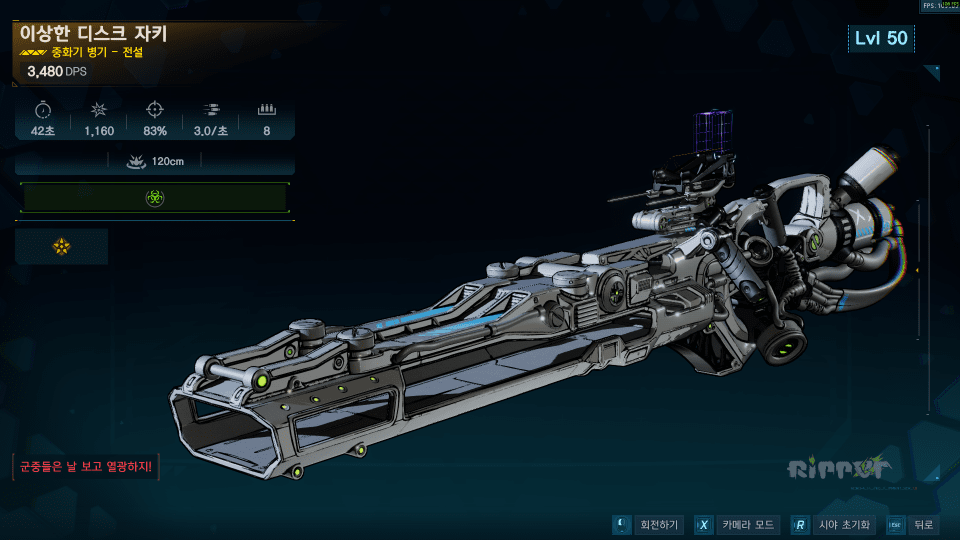This screenshot has height=540, width=960.
Task: Click the gold star weapon trait tile
Action: tap(62, 246)
